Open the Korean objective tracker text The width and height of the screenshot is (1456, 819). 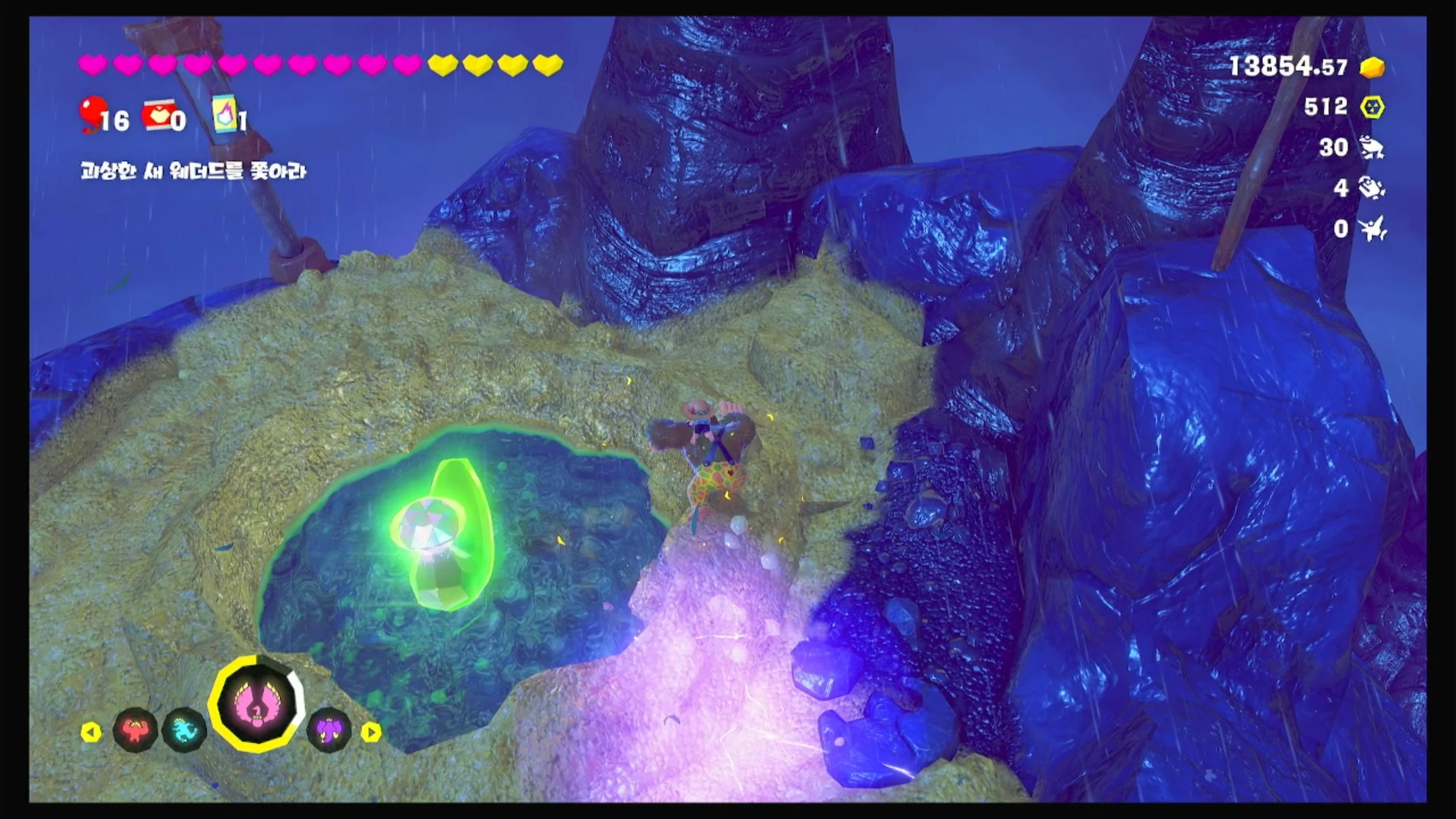[193, 171]
